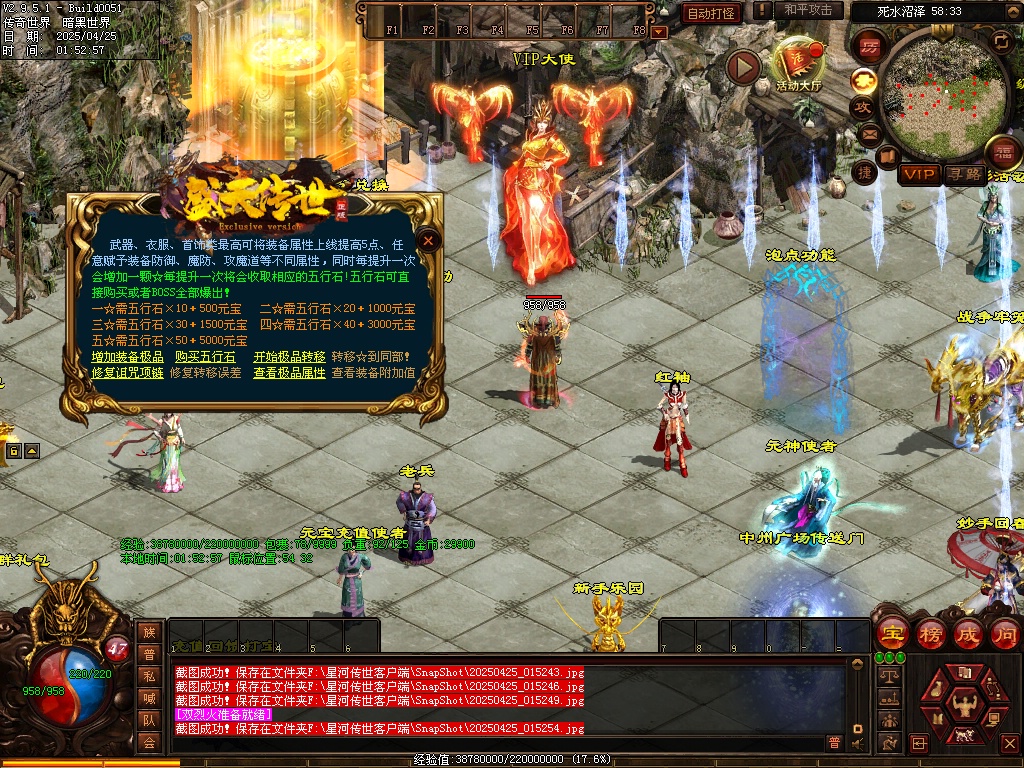Select the 购买五行石 link

[205, 357]
